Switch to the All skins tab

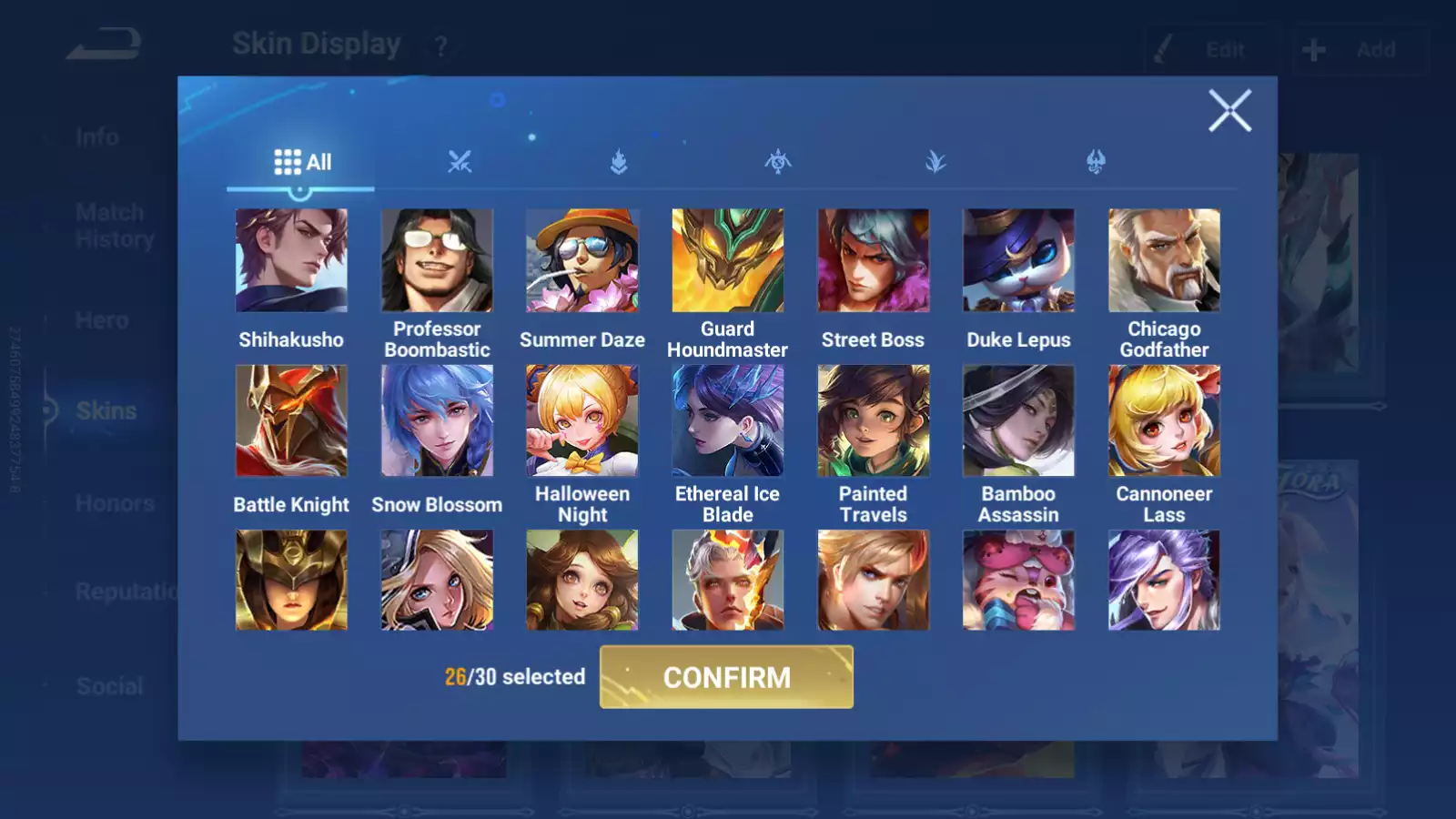[302, 162]
